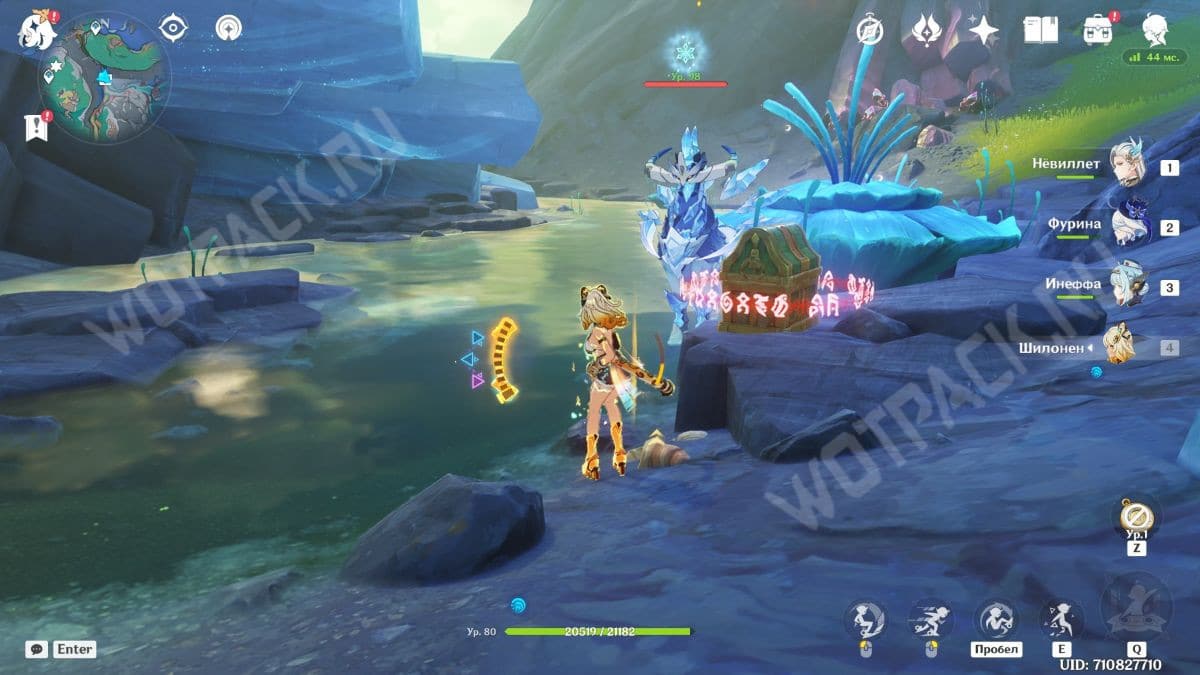Use the gadget icon labeled Ур.1
1200x675 pixels.
coord(1136,517)
